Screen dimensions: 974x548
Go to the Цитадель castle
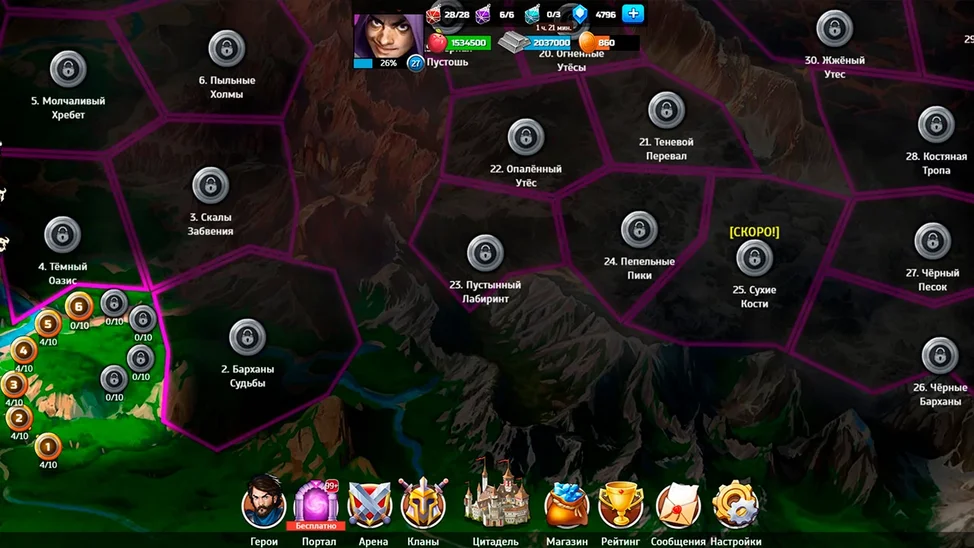tap(495, 495)
